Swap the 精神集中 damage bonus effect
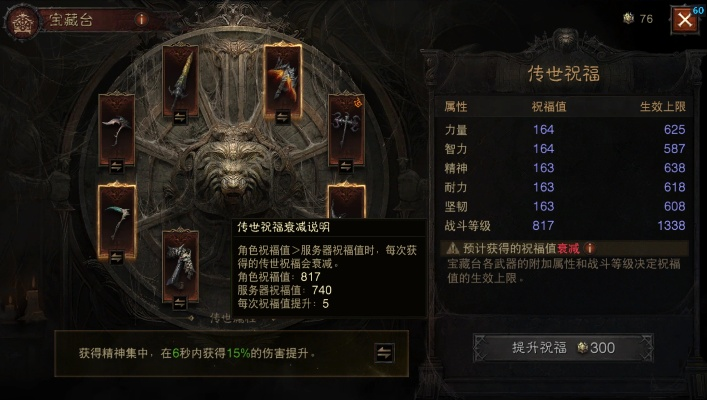 [384, 352]
